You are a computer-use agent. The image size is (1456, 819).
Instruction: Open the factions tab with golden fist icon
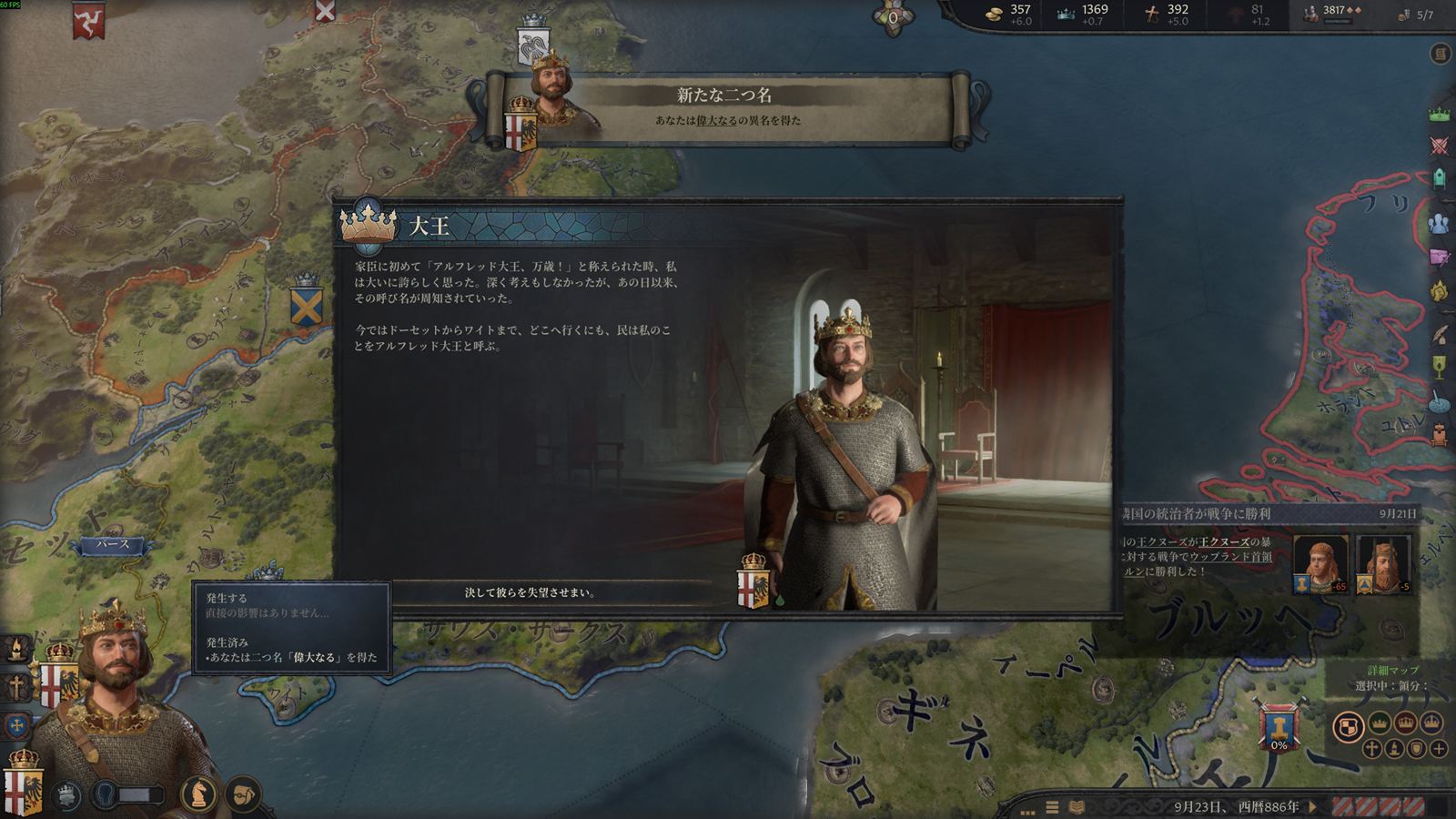coord(1440,291)
